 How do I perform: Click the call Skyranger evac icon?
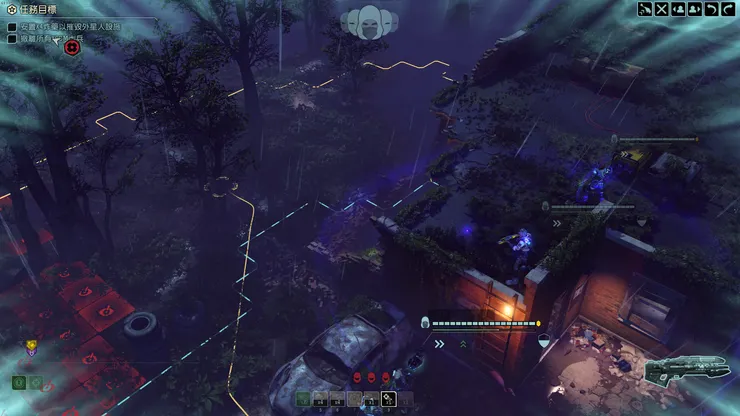(x=645, y=9)
